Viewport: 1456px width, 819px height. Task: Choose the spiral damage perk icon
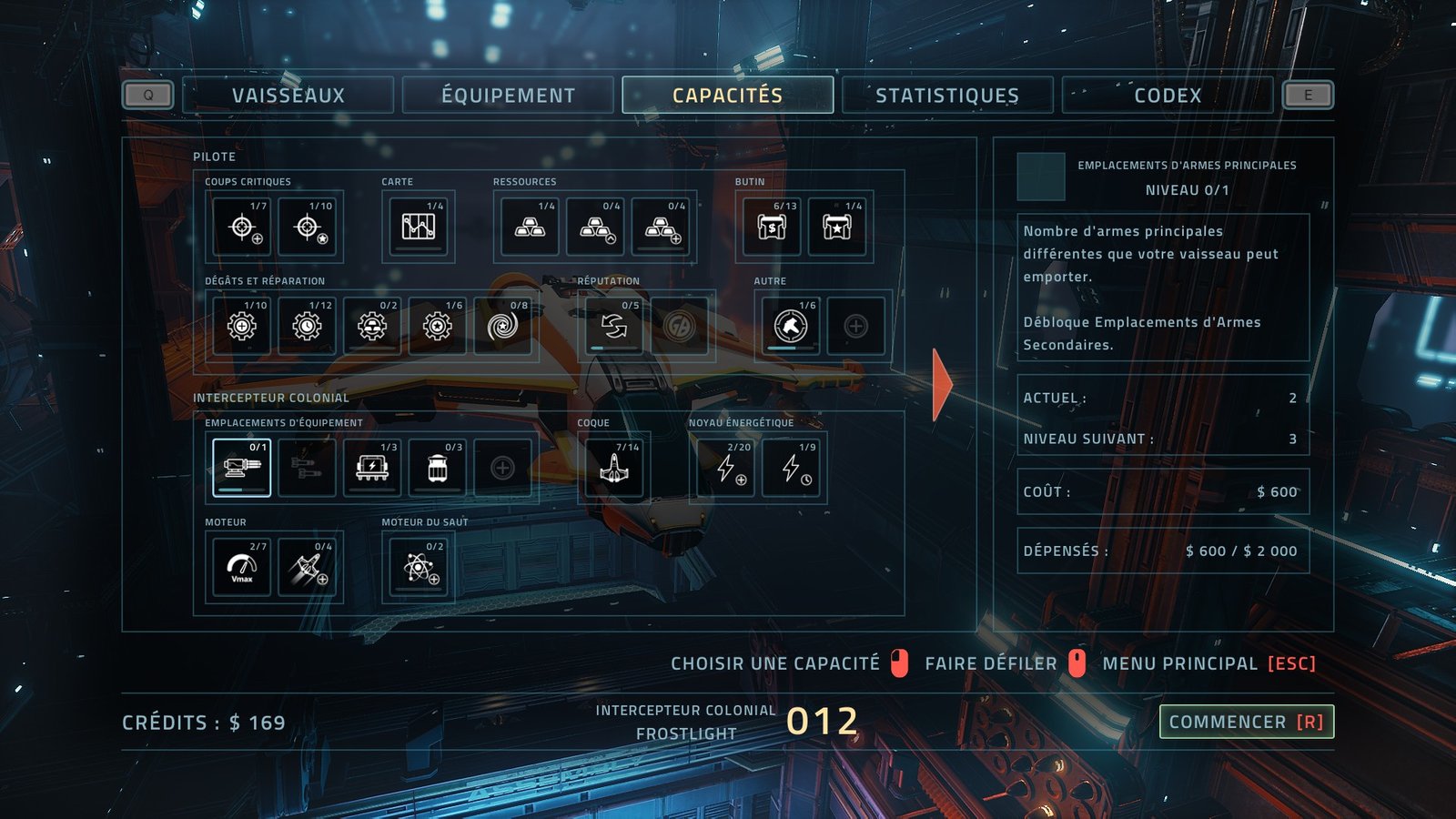[502, 326]
